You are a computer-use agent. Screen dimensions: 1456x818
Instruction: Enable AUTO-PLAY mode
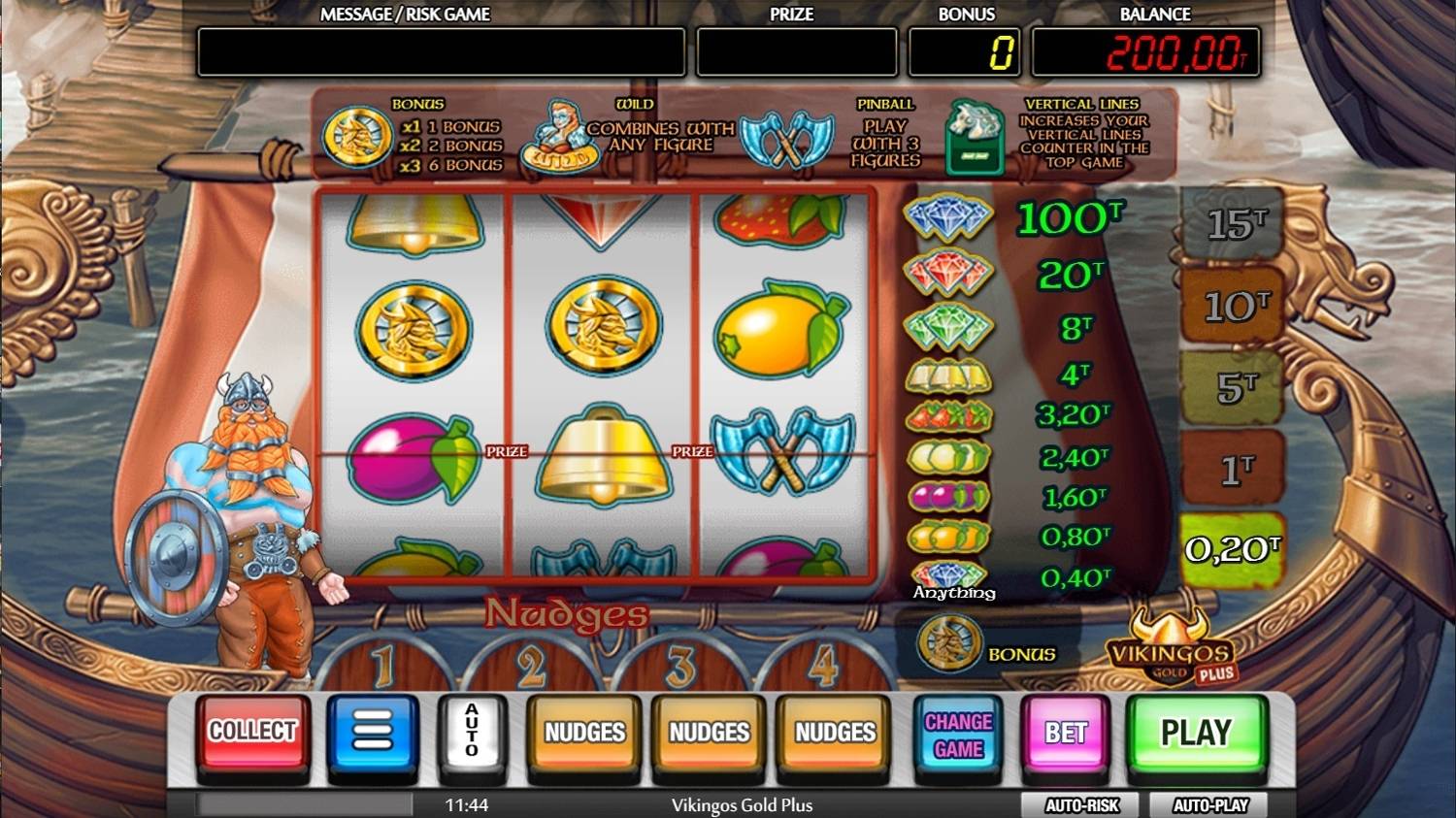tap(1208, 804)
